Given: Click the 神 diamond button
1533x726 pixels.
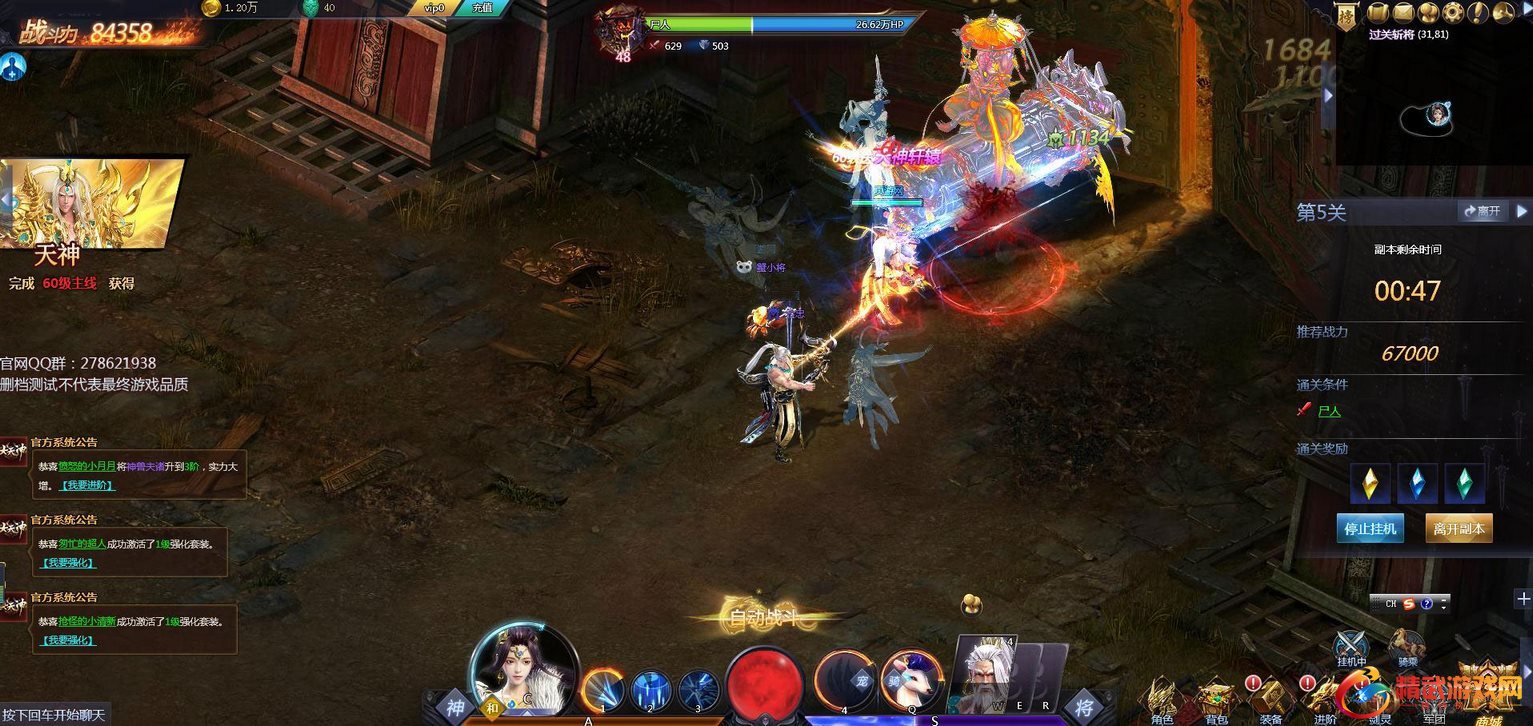Looking at the screenshot, I should click(455, 707).
